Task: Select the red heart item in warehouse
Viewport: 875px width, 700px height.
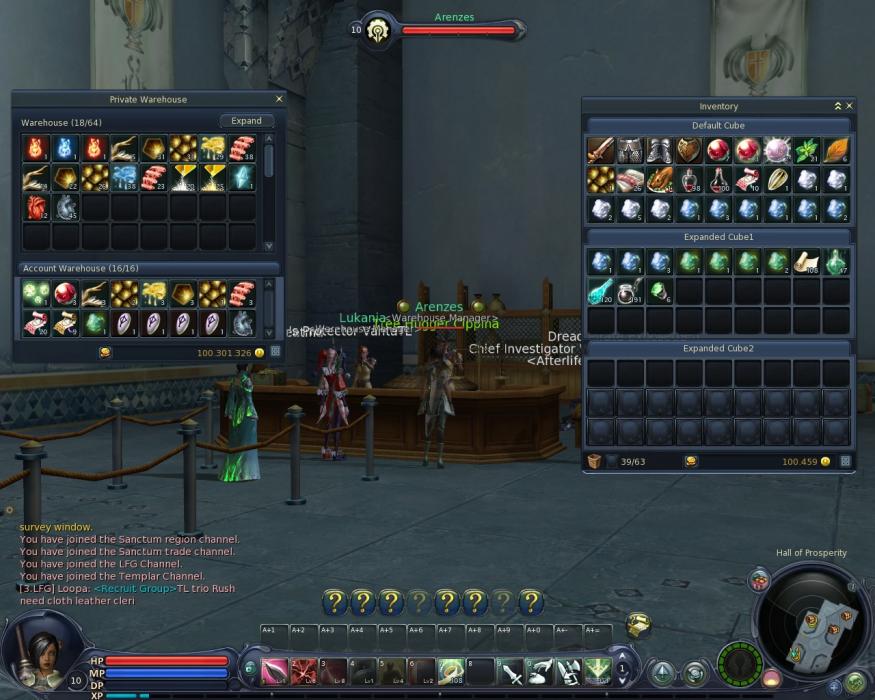Action: click(x=36, y=208)
